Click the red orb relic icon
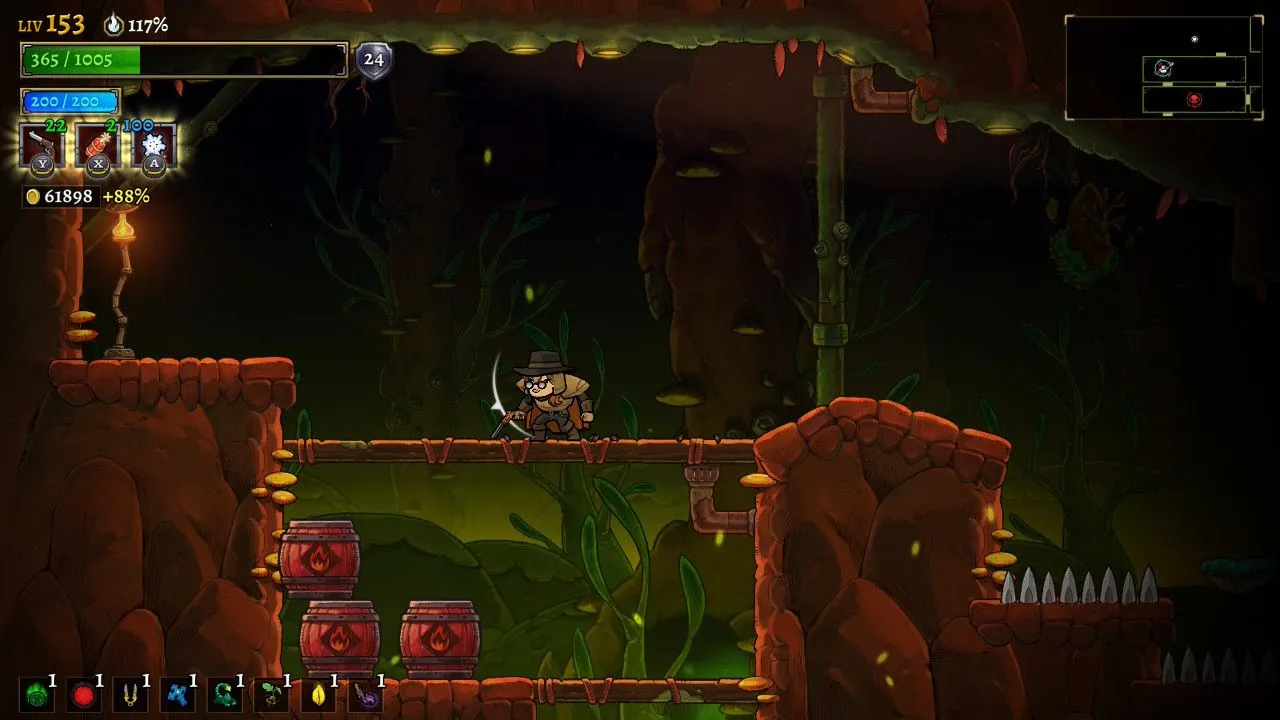Viewport: 1280px width, 720px height. (x=84, y=694)
